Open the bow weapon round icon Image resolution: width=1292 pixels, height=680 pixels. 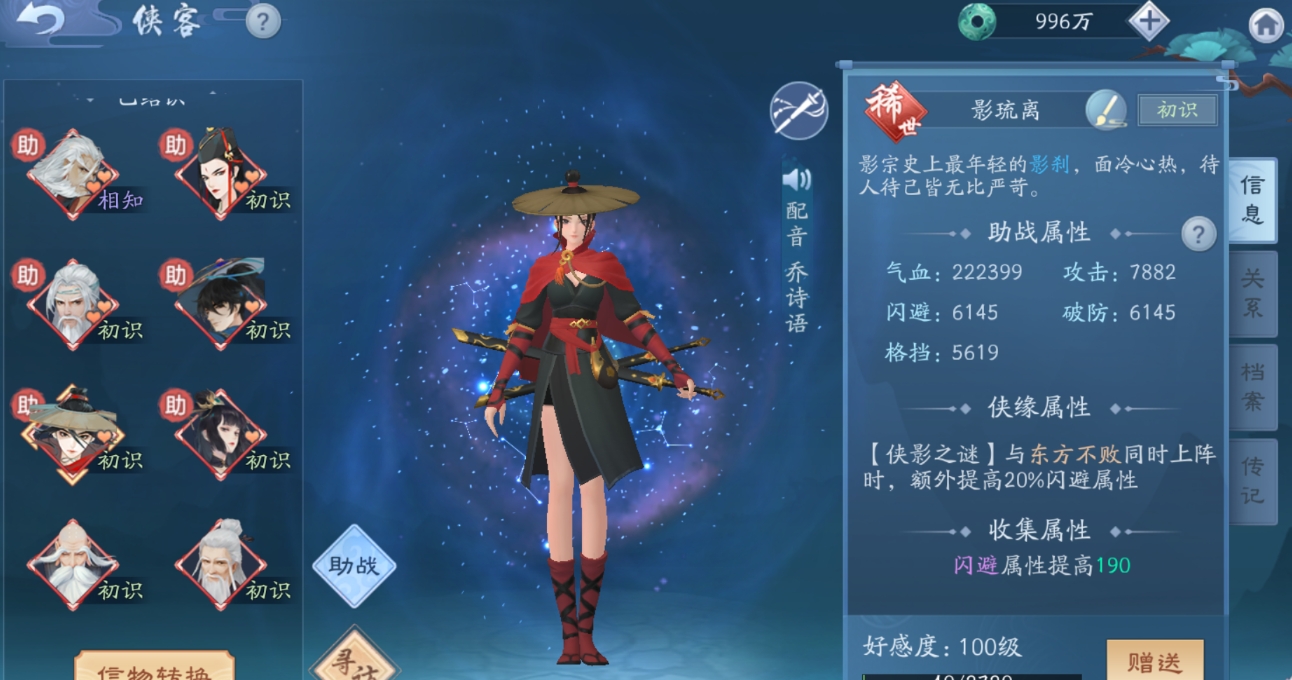[x=798, y=111]
